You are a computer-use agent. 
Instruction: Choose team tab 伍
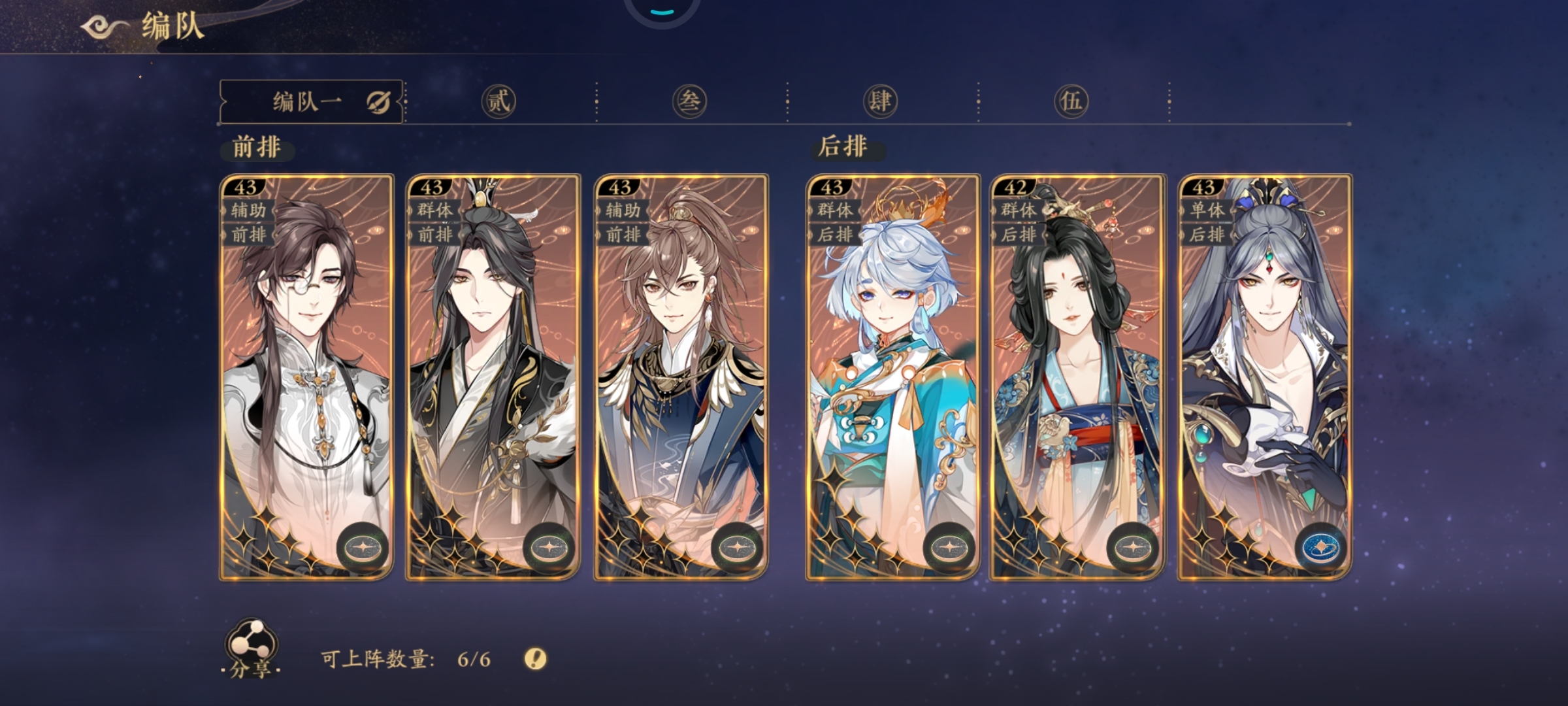[1071, 102]
